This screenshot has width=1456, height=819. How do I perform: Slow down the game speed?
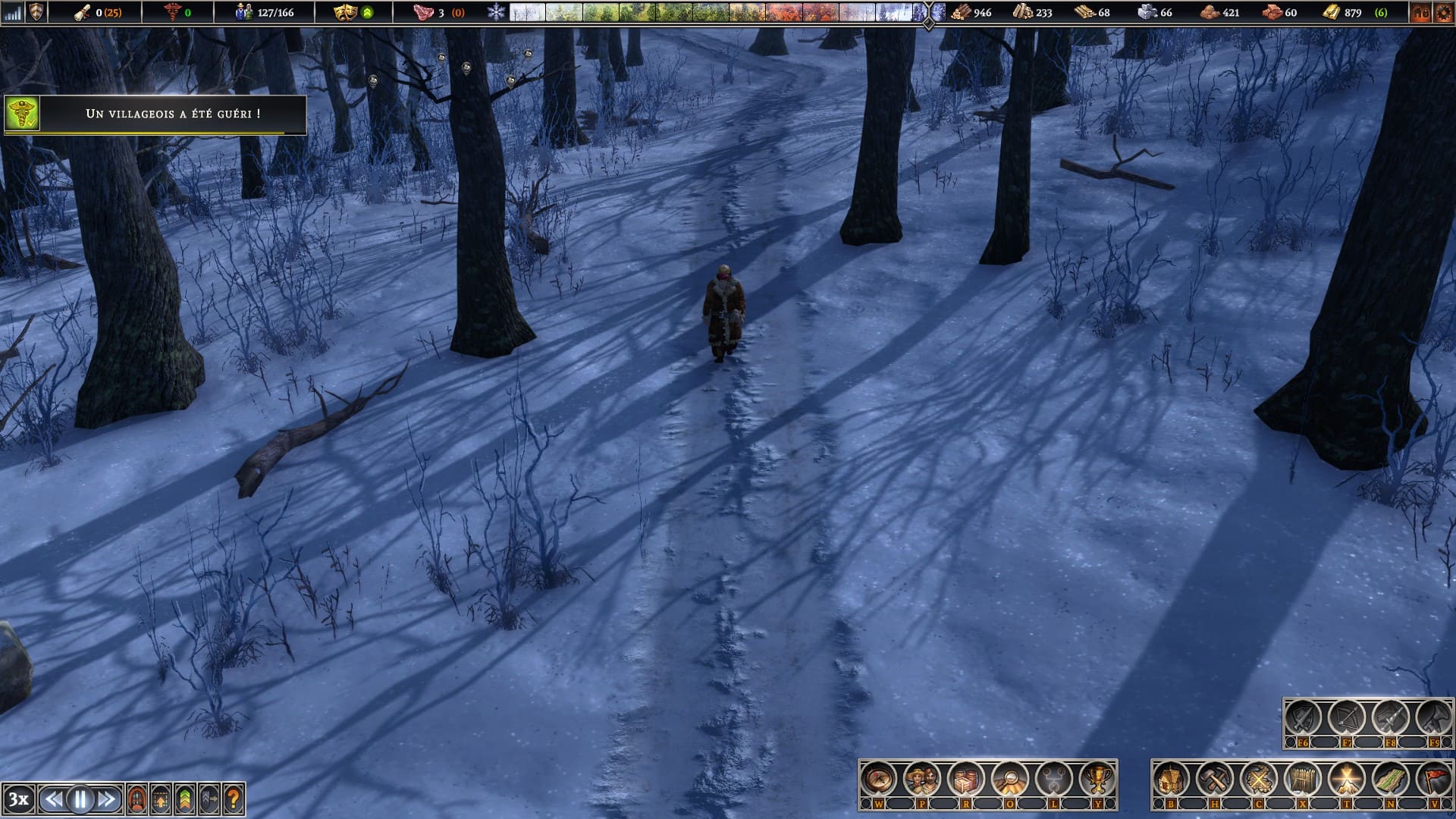(x=54, y=799)
